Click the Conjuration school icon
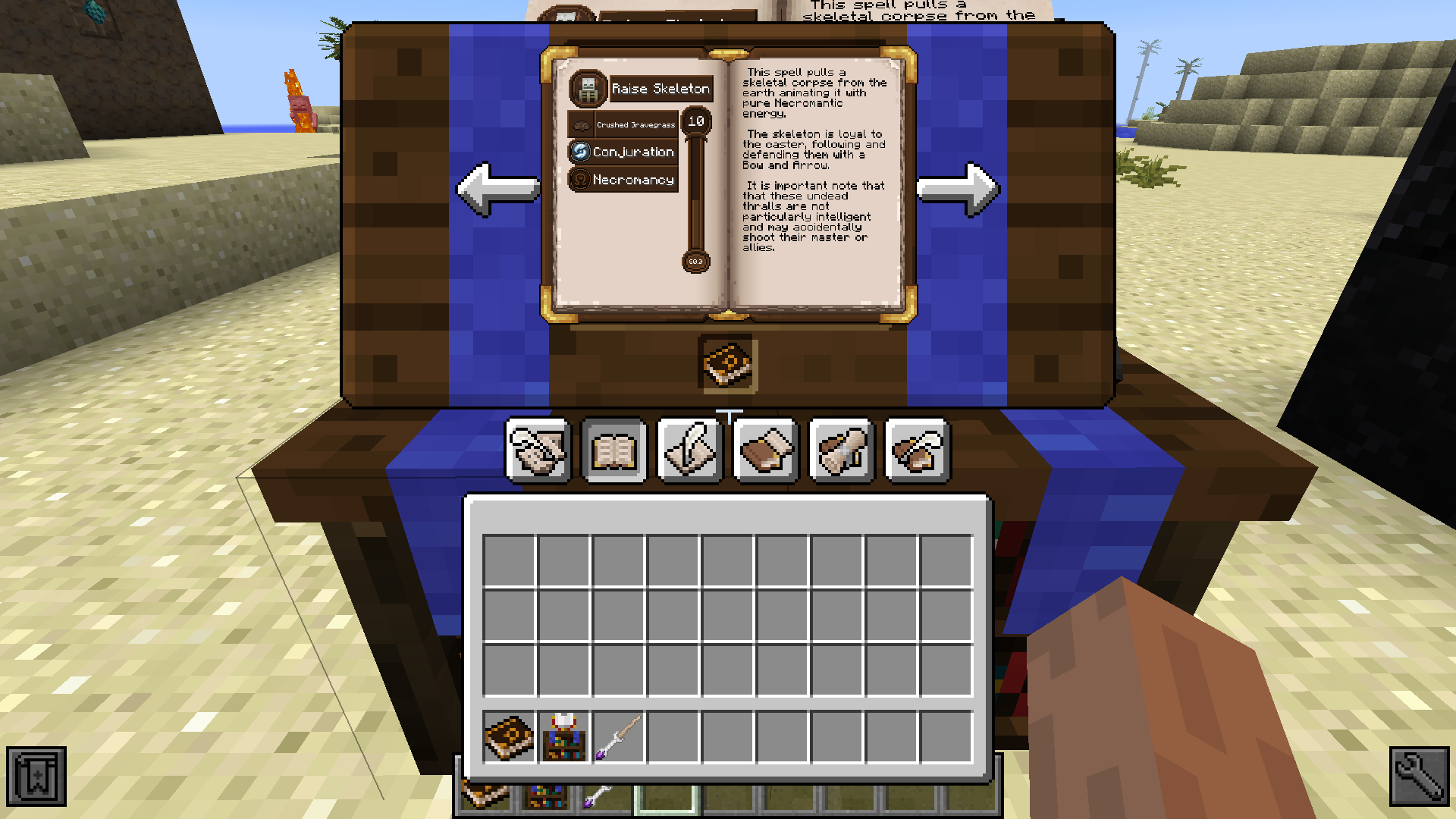This screenshot has width=1456, height=819. click(580, 152)
